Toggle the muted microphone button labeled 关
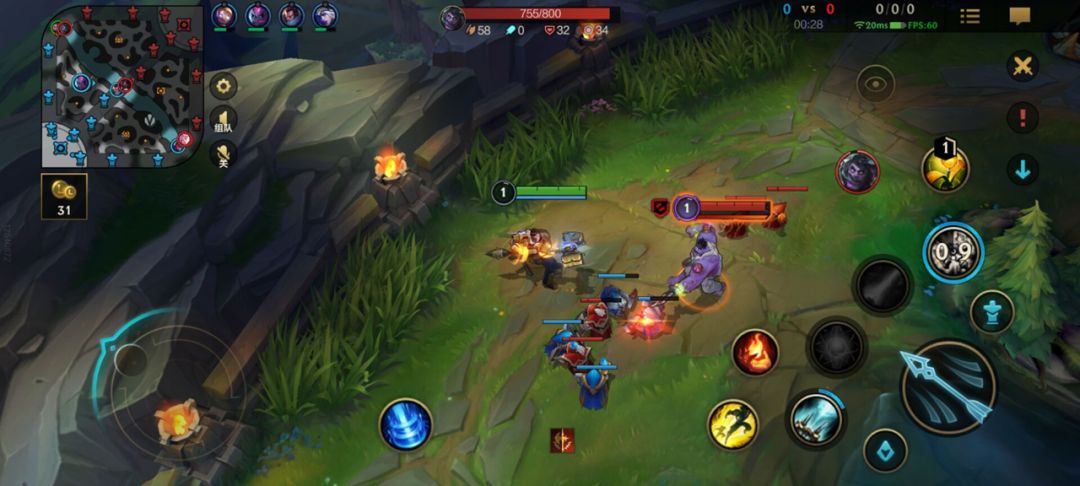 point(223,154)
